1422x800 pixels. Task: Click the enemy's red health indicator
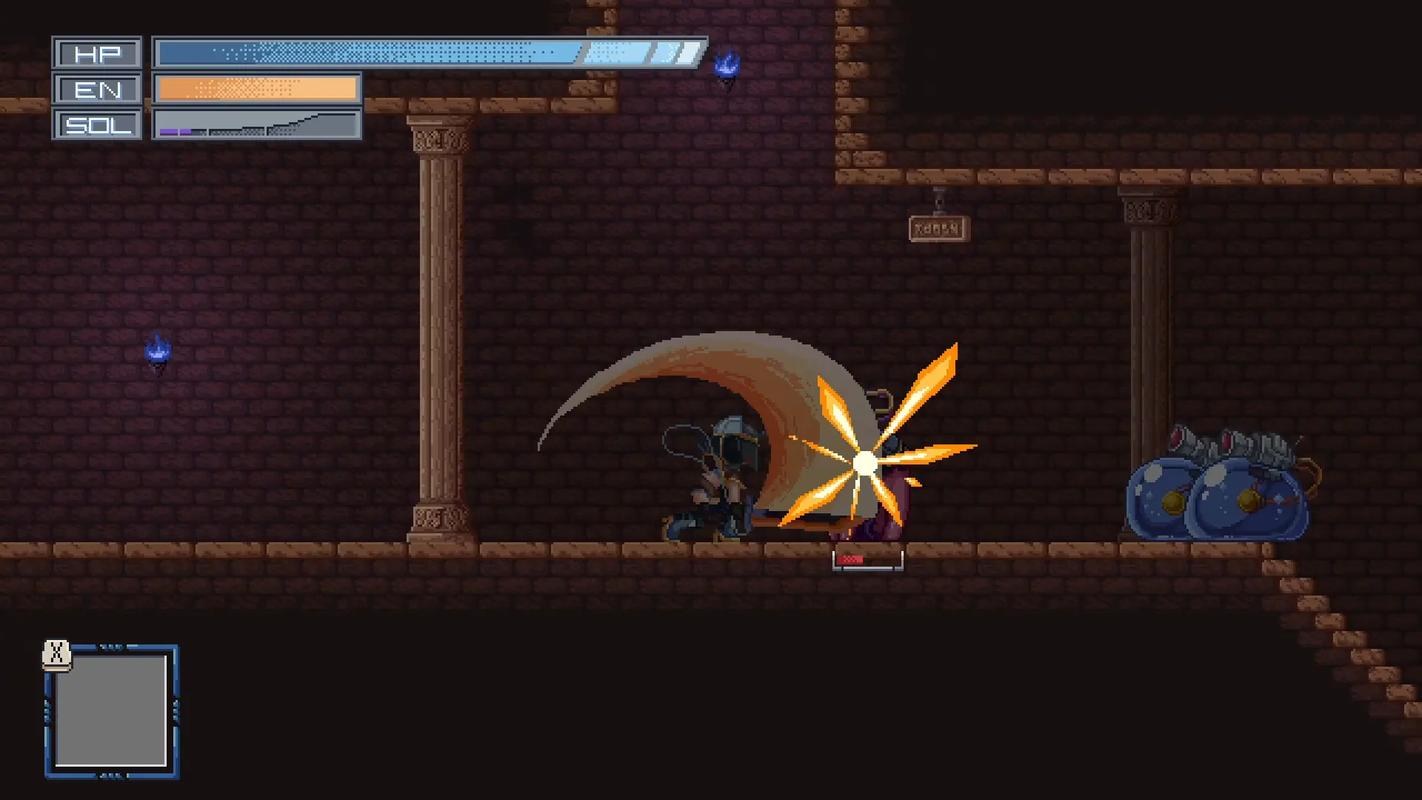852,560
